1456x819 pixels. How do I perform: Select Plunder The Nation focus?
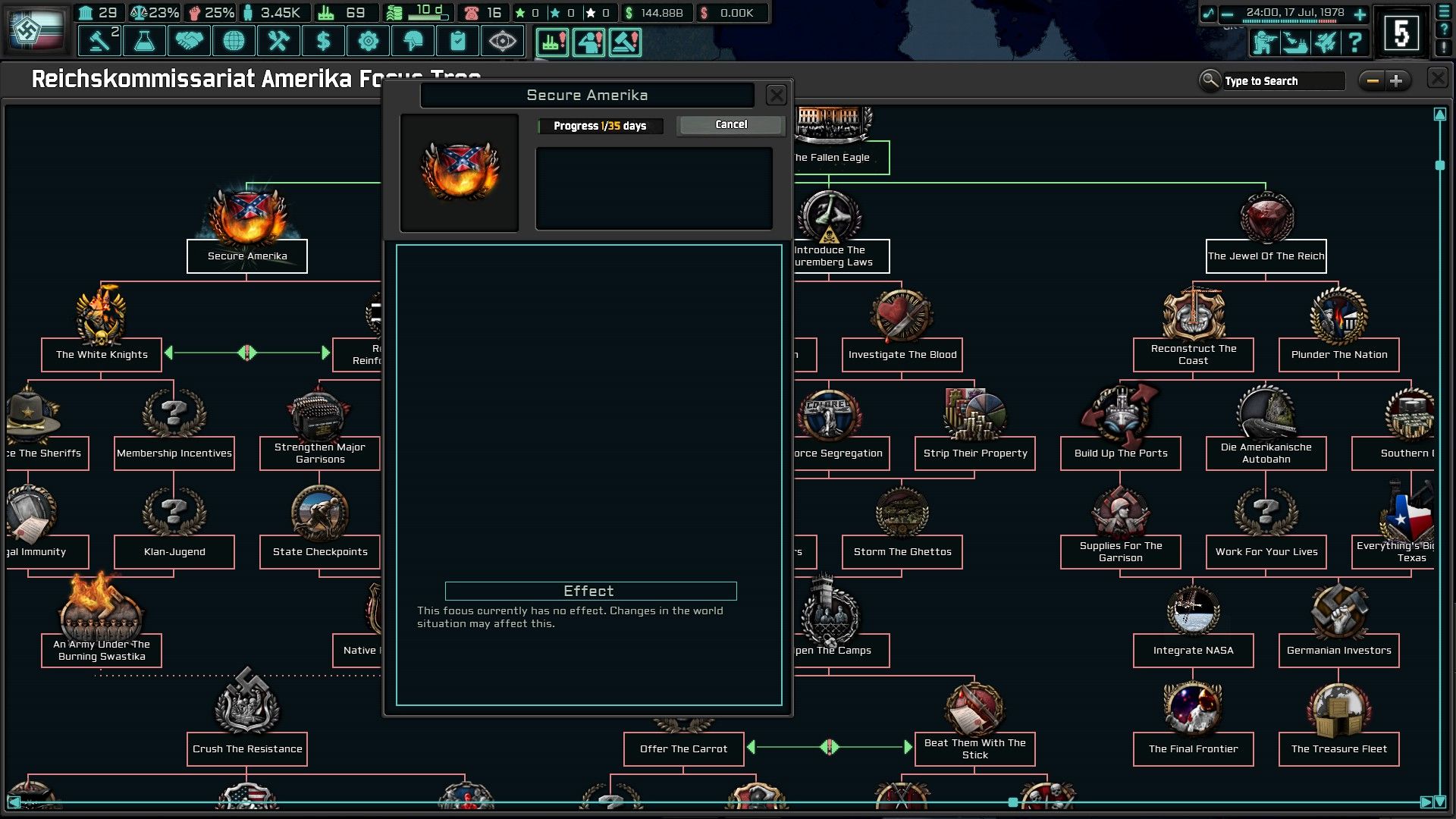(1338, 354)
